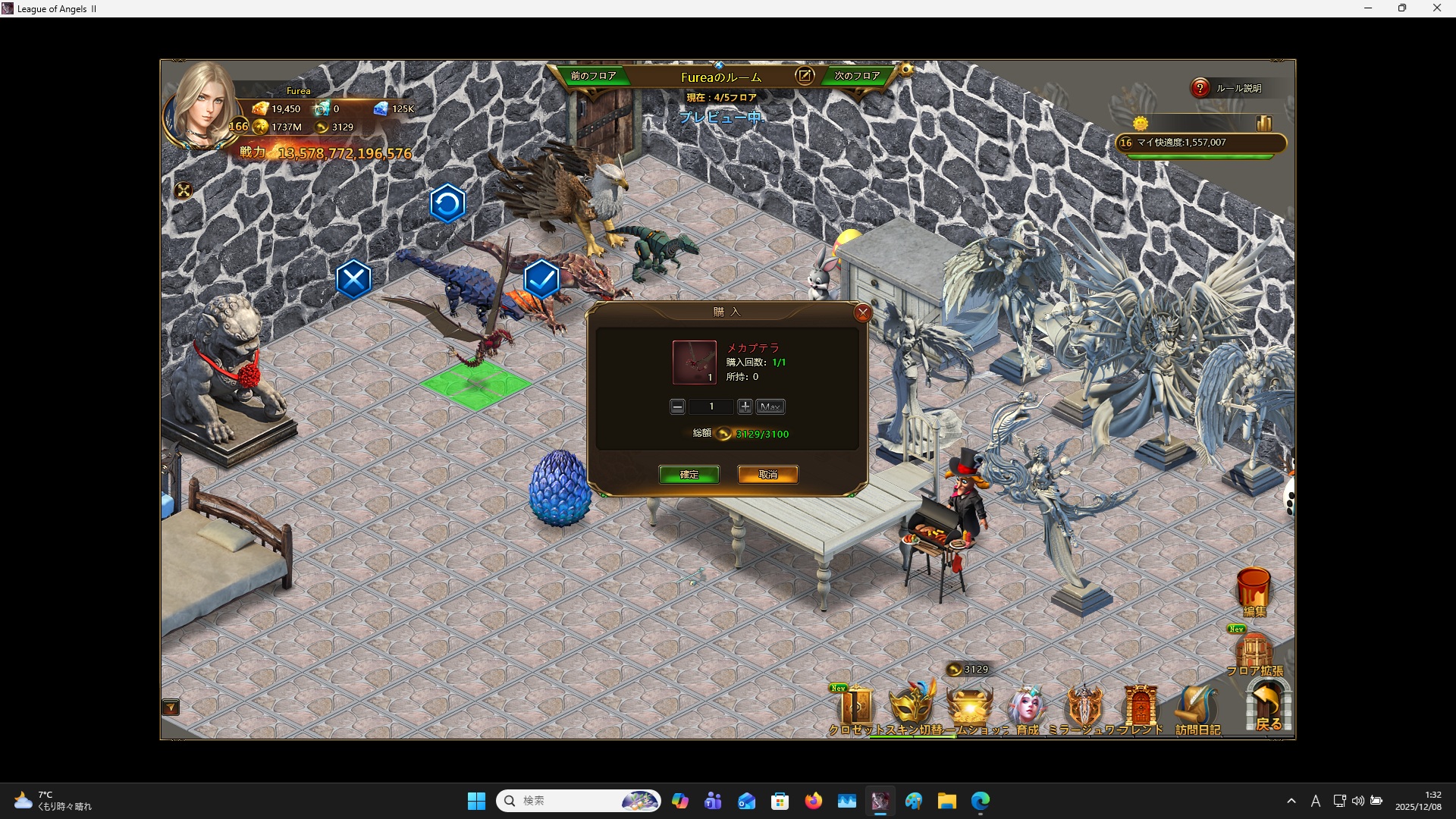The image size is (1456, 819).
Task: Decrease purchase quantity with the minus button
Action: click(x=677, y=407)
